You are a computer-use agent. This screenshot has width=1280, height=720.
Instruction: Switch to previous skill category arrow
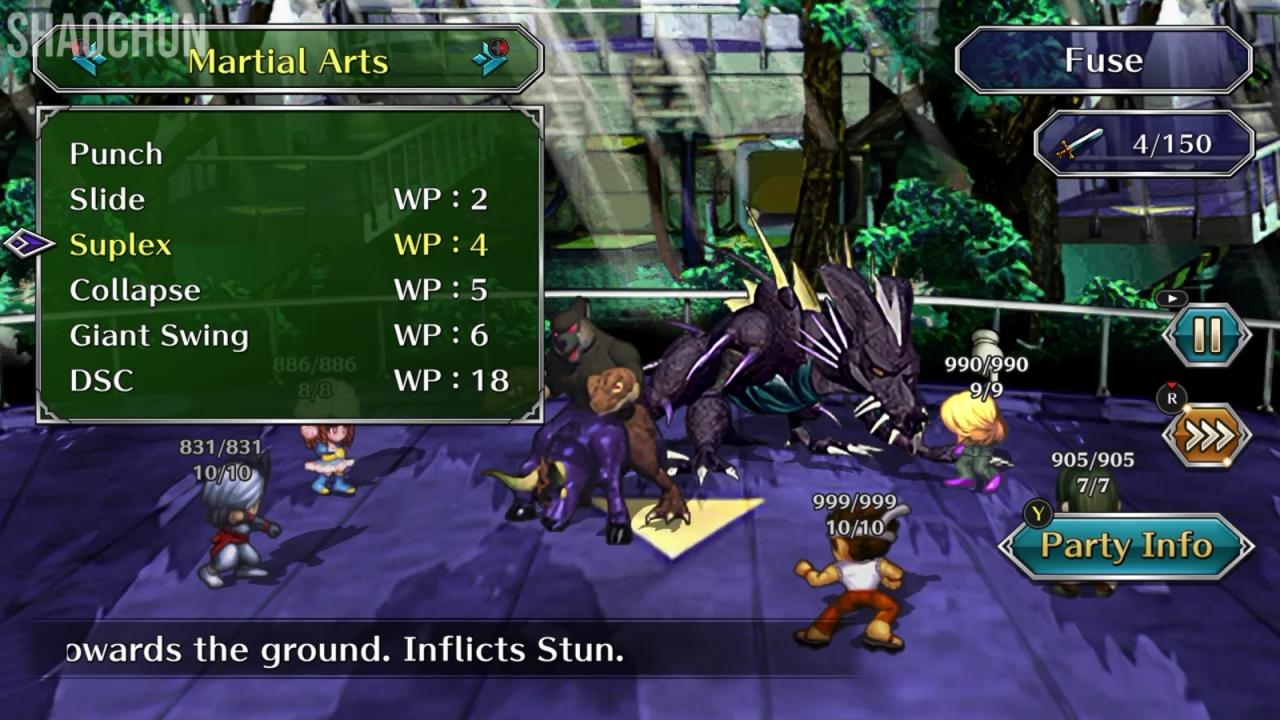(89, 59)
